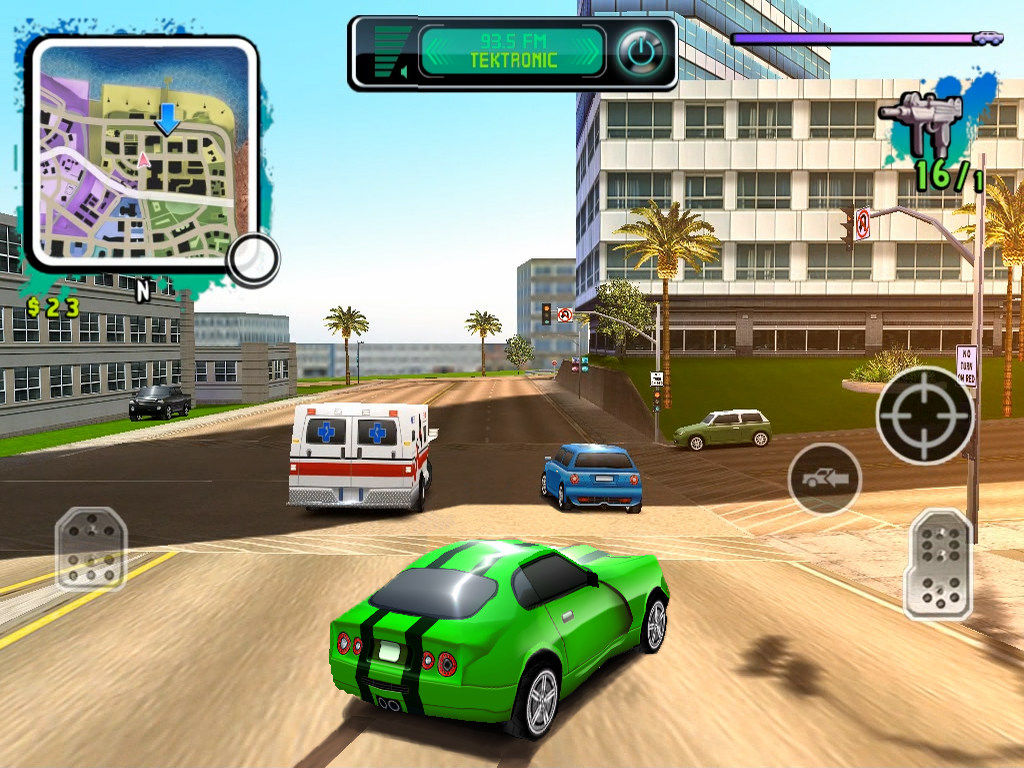Adjust the radio volume bars
Viewport: 1024px width, 768px height.
click(x=391, y=52)
